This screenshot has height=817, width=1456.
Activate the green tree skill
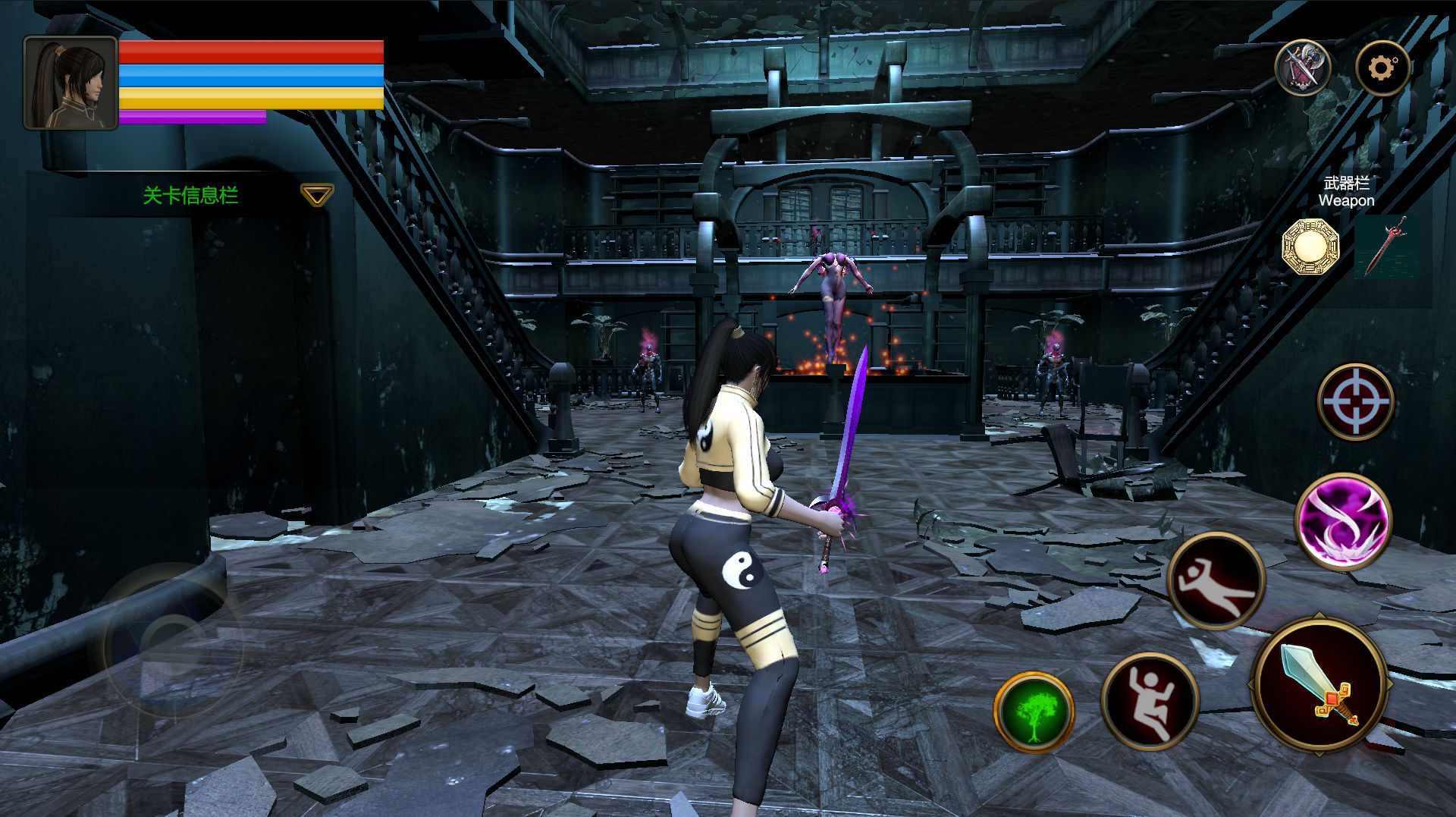click(1033, 712)
